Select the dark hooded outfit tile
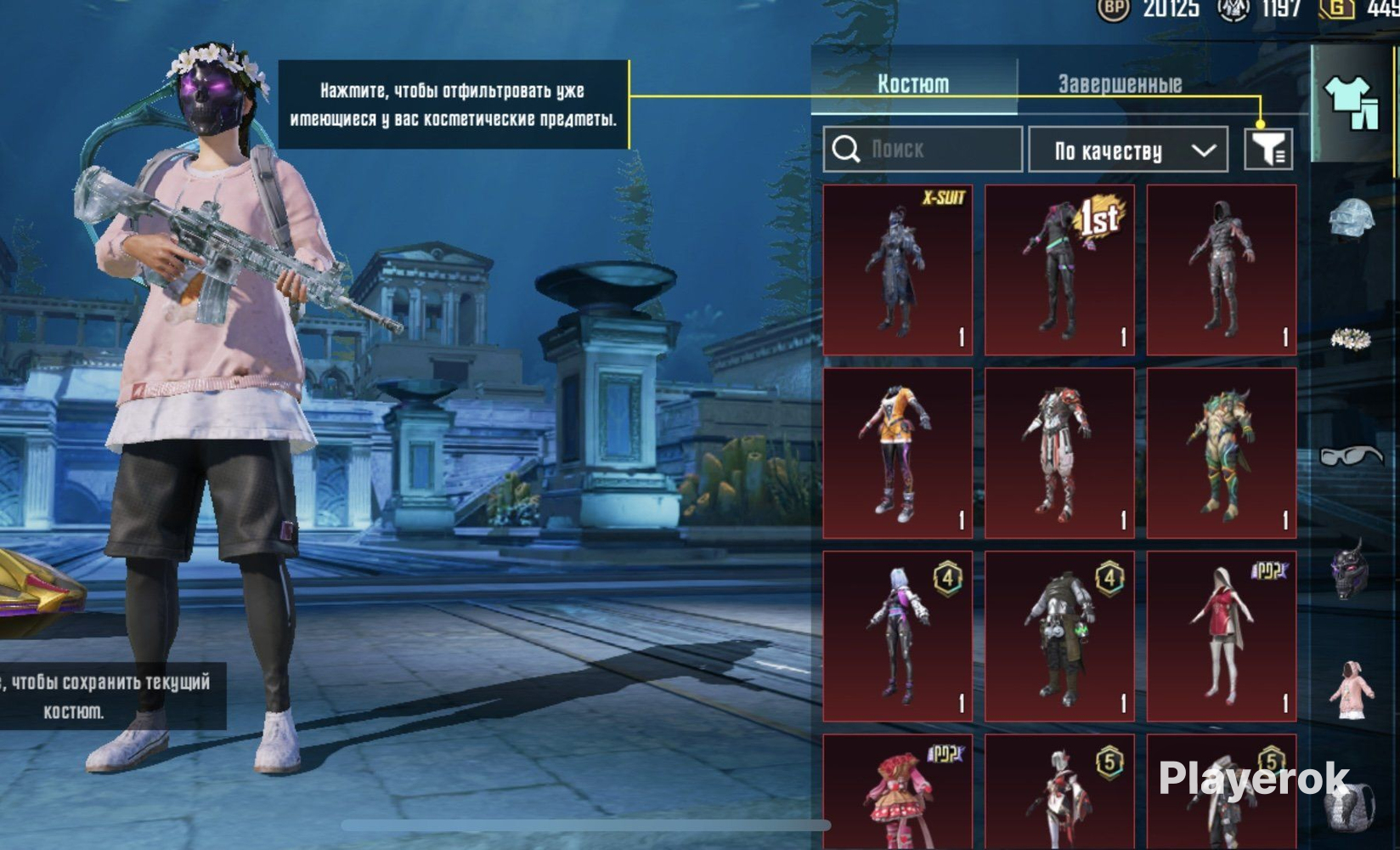The width and height of the screenshot is (1400, 850). 1222,269
